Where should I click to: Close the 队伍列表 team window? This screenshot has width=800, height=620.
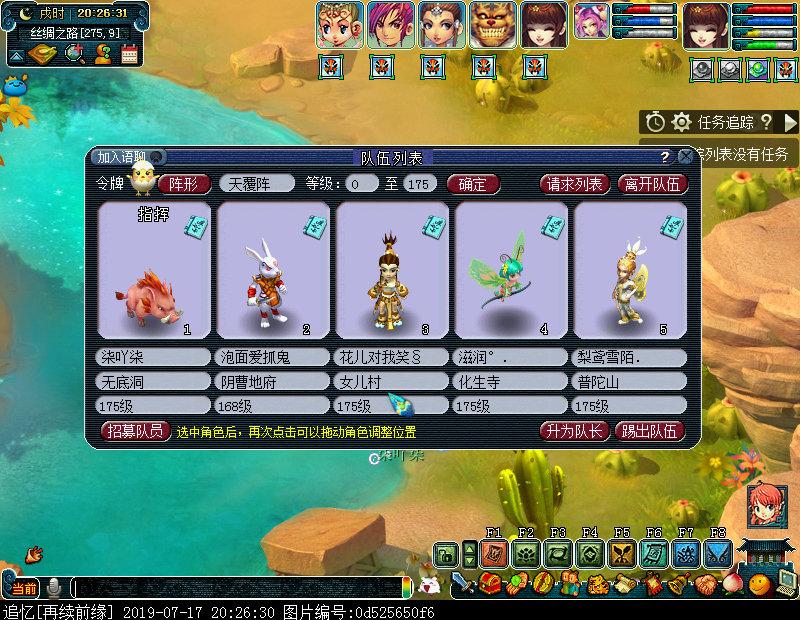[685, 157]
